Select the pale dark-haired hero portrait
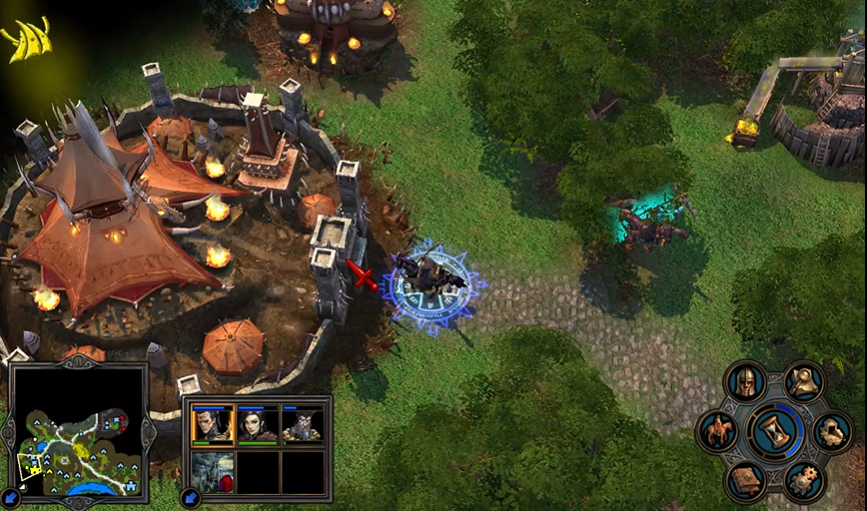The width and height of the screenshot is (867, 511). tap(212, 425)
